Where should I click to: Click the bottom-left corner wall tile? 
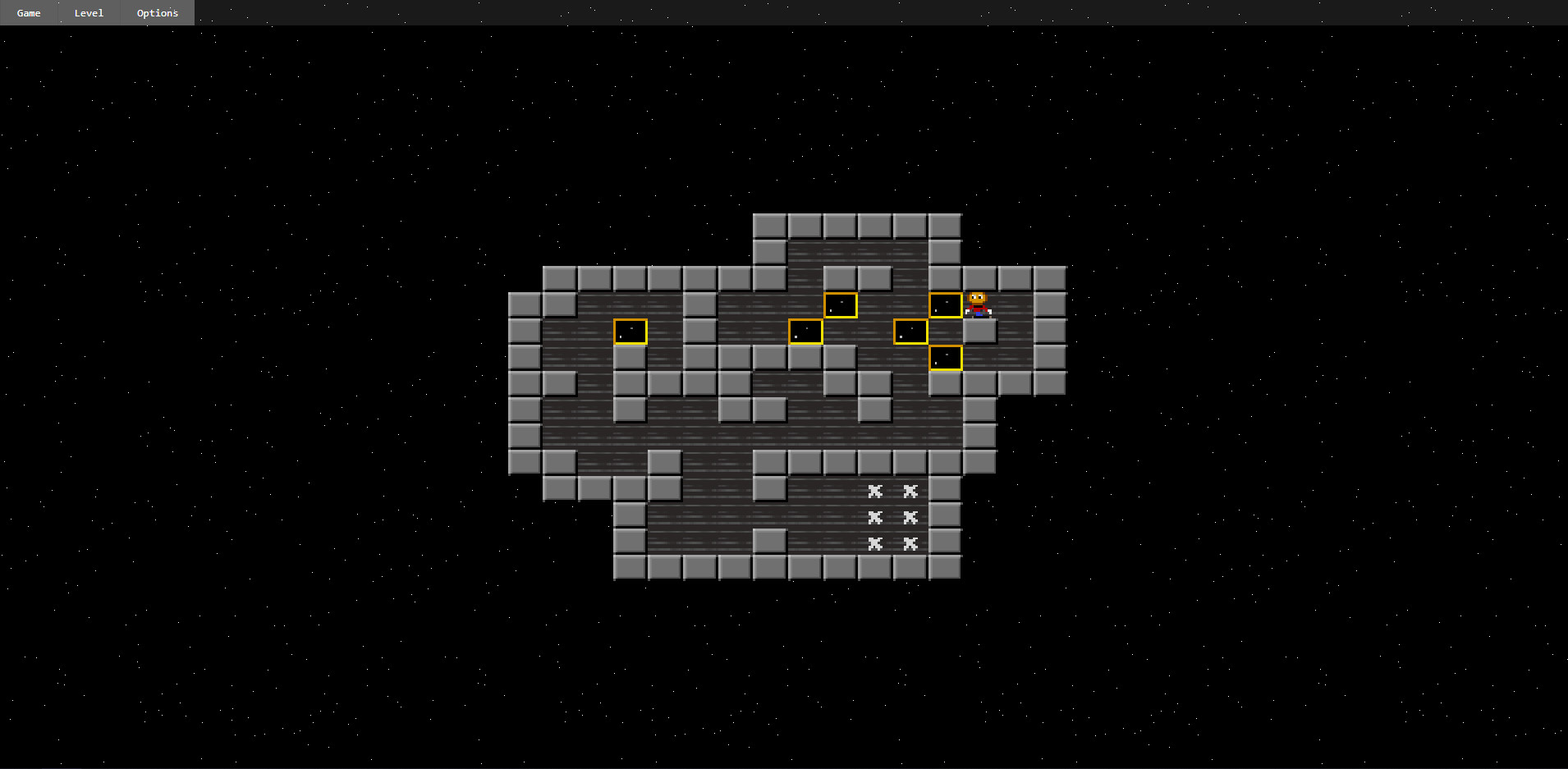(x=628, y=566)
